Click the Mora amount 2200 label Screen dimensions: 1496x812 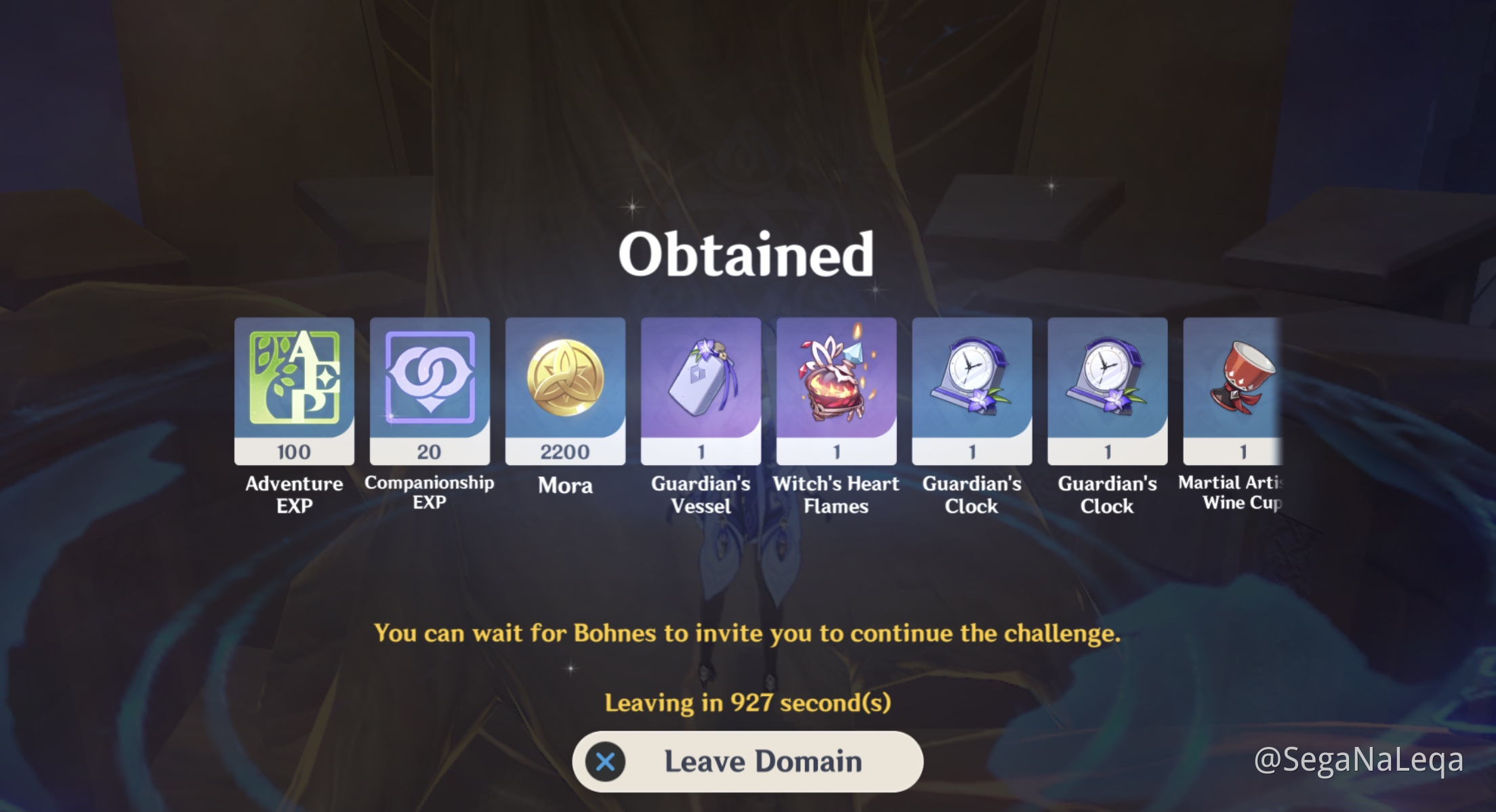(x=565, y=452)
